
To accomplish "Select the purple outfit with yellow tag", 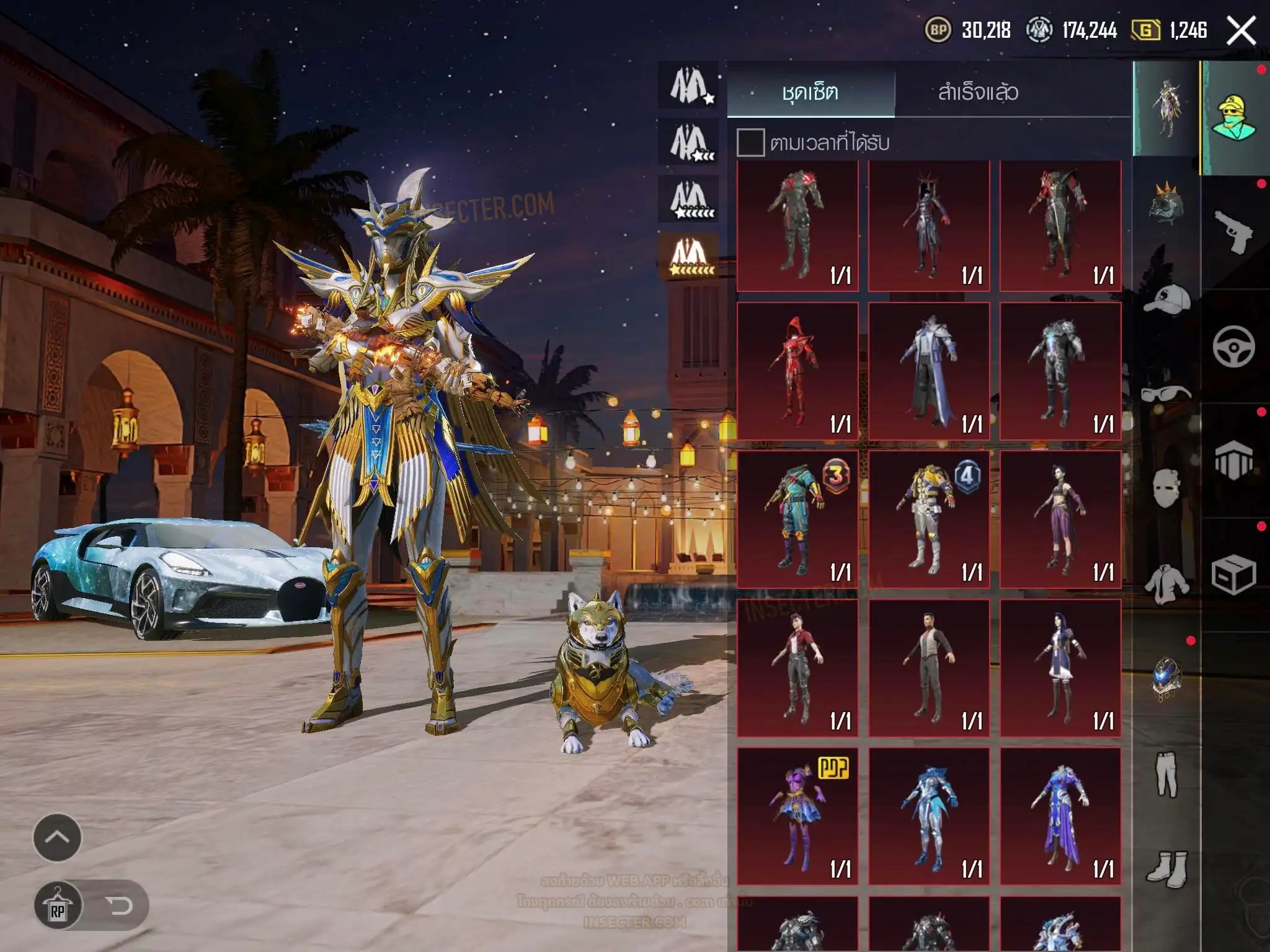I will [x=797, y=816].
